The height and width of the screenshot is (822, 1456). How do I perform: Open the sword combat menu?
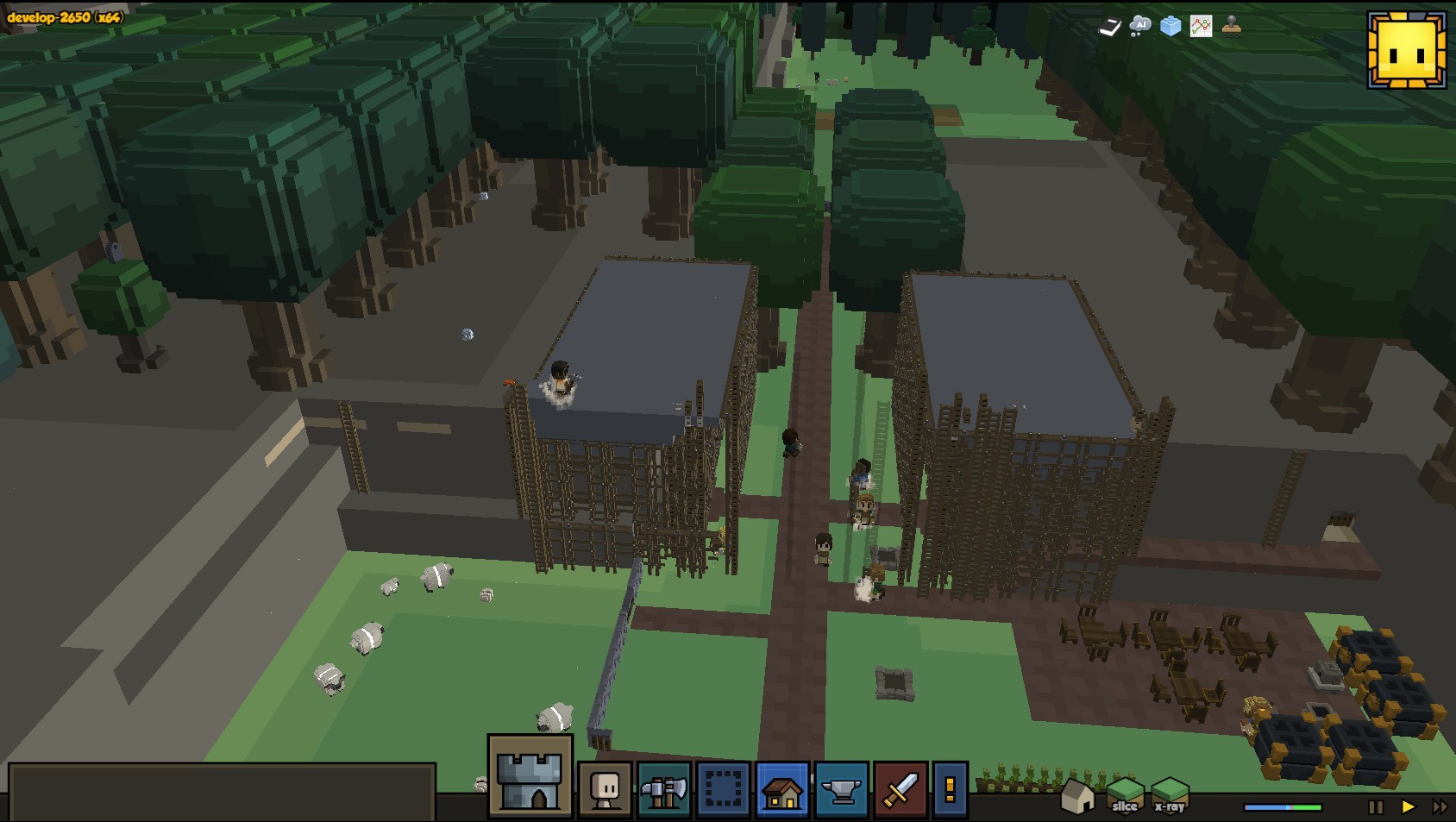900,788
